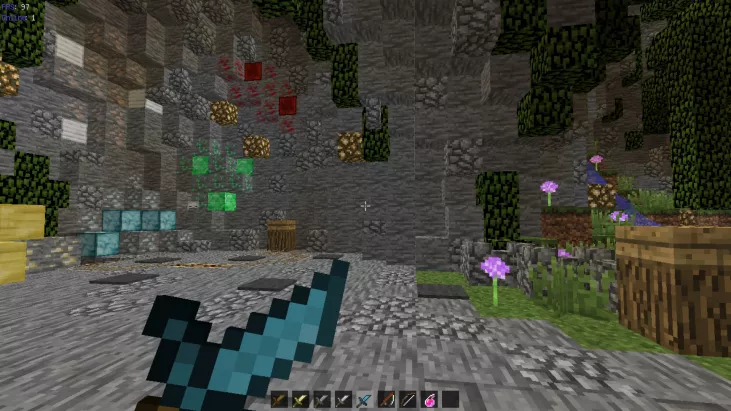Select the stone sword hotbar slot

tap(322, 400)
